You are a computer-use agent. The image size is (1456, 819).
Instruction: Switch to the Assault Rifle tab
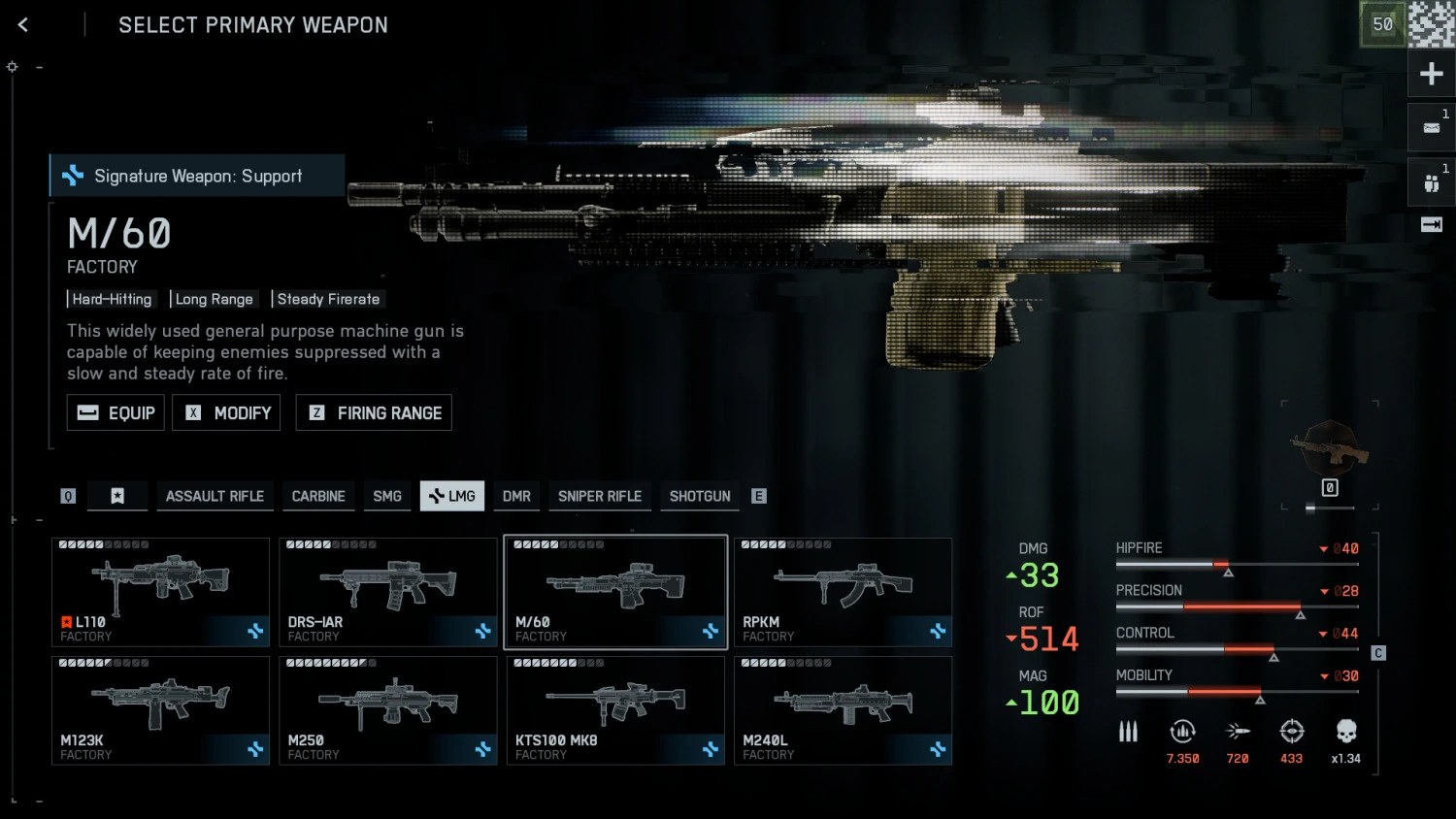(215, 496)
